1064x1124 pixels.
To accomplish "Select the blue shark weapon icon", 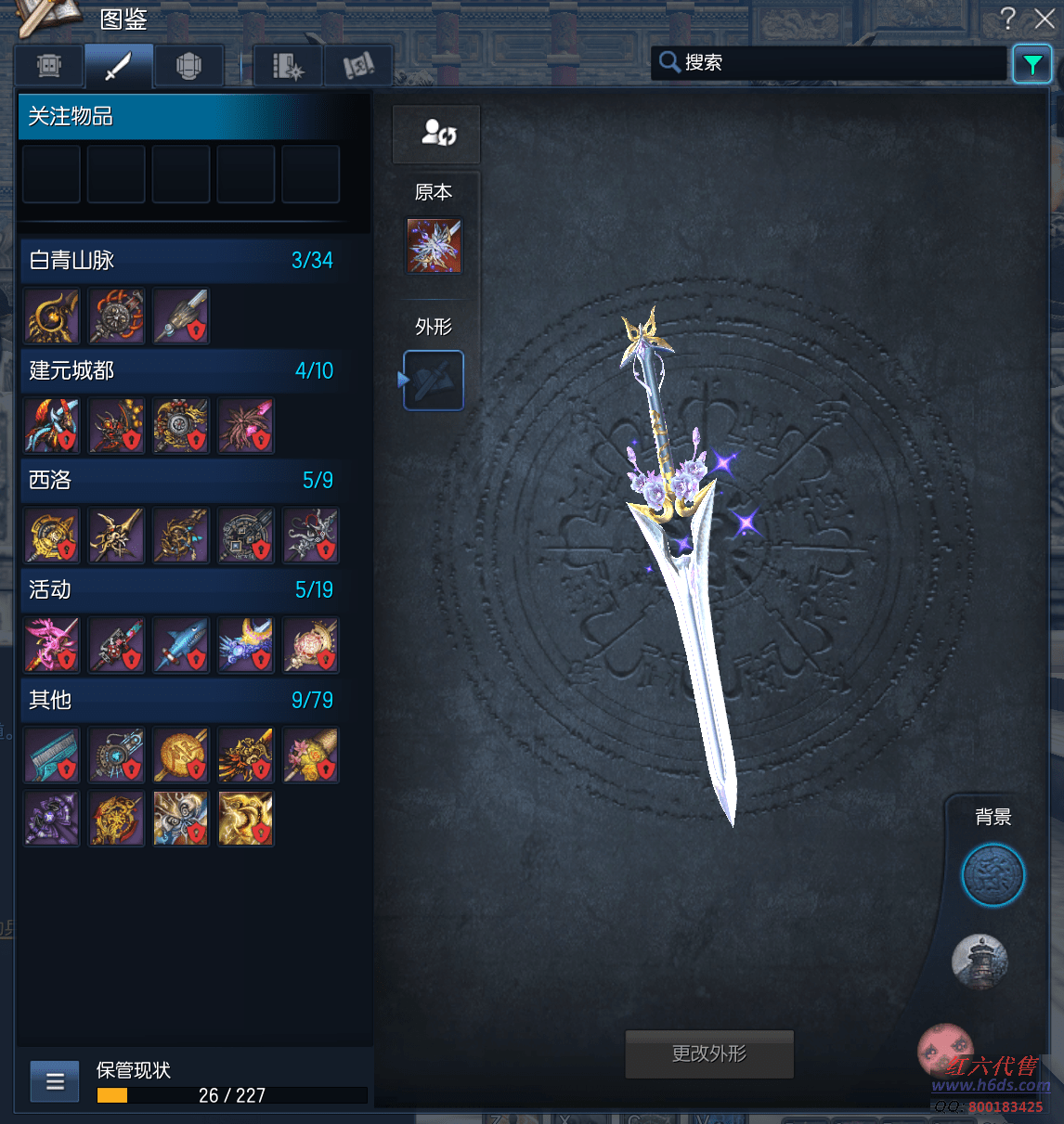I will (x=181, y=645).
